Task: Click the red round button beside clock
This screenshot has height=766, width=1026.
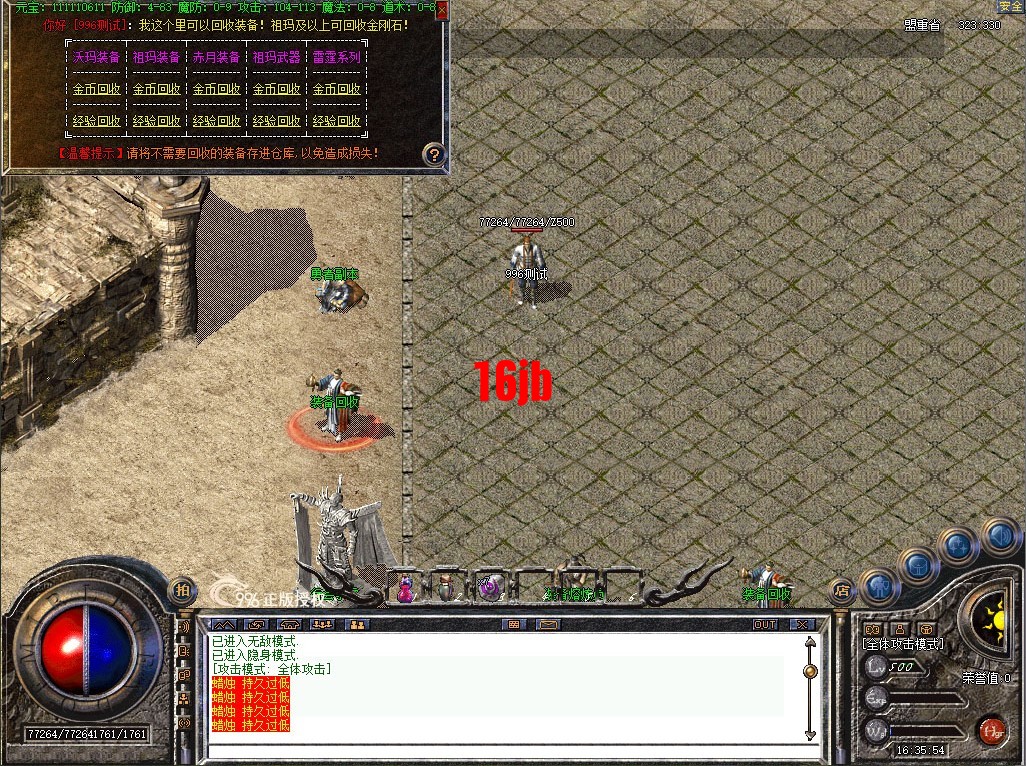Action: (x=991, y=730)
